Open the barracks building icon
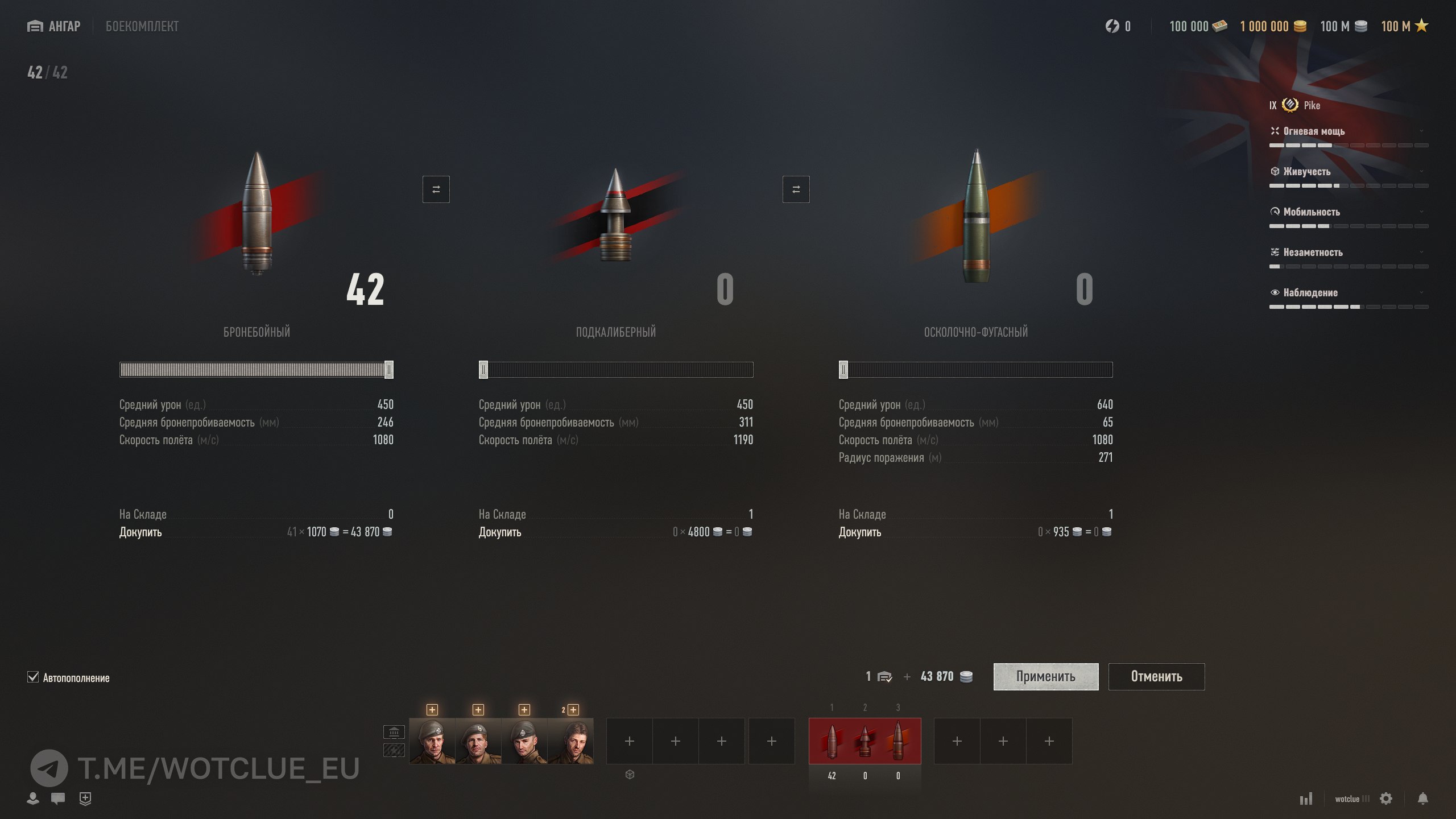 click(x=394, y=731)
